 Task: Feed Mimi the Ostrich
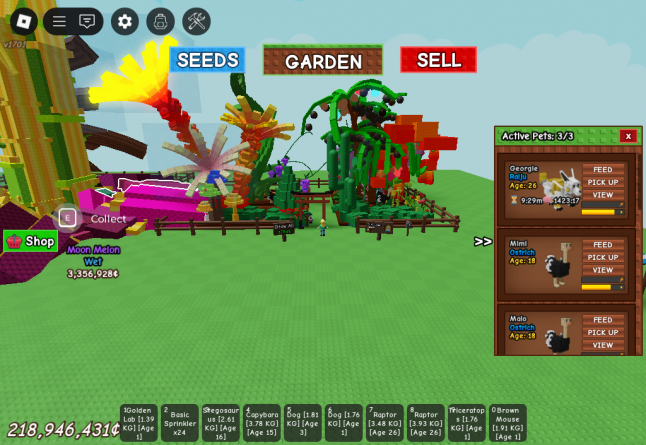tap(603, 244)
